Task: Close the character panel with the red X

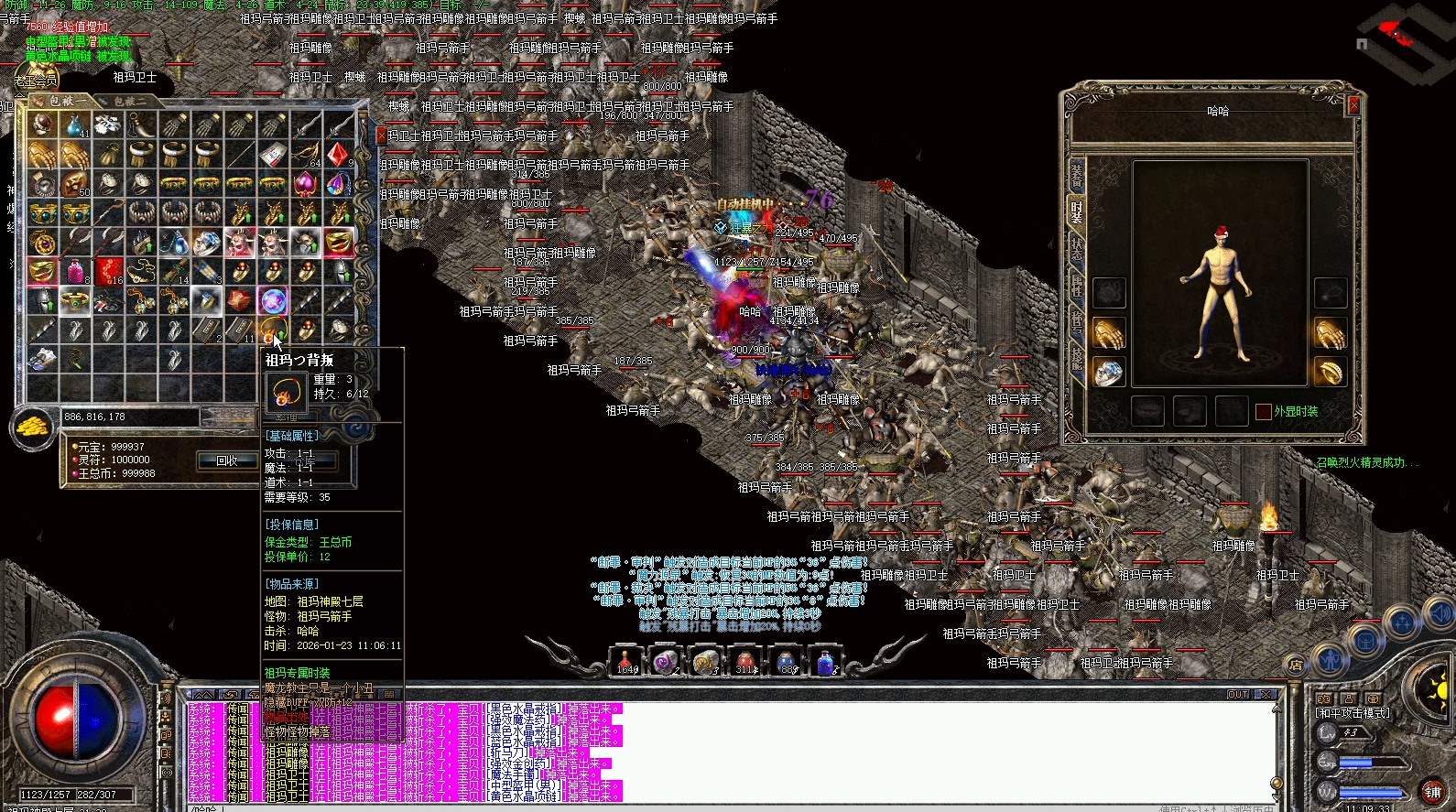Action: point(1353,107)
